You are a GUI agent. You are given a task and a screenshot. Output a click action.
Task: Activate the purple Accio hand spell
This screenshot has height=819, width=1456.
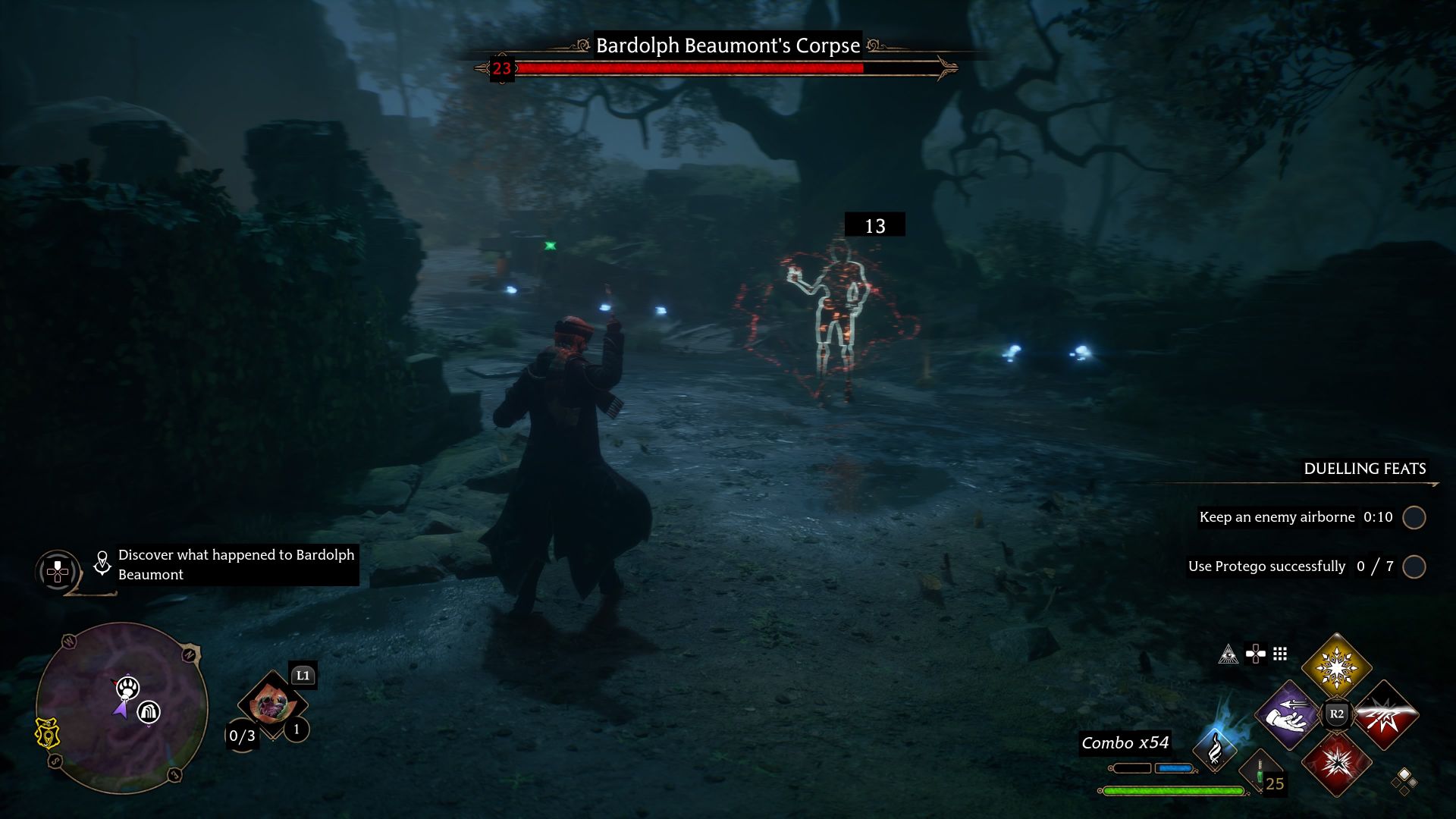point(1288,714)
